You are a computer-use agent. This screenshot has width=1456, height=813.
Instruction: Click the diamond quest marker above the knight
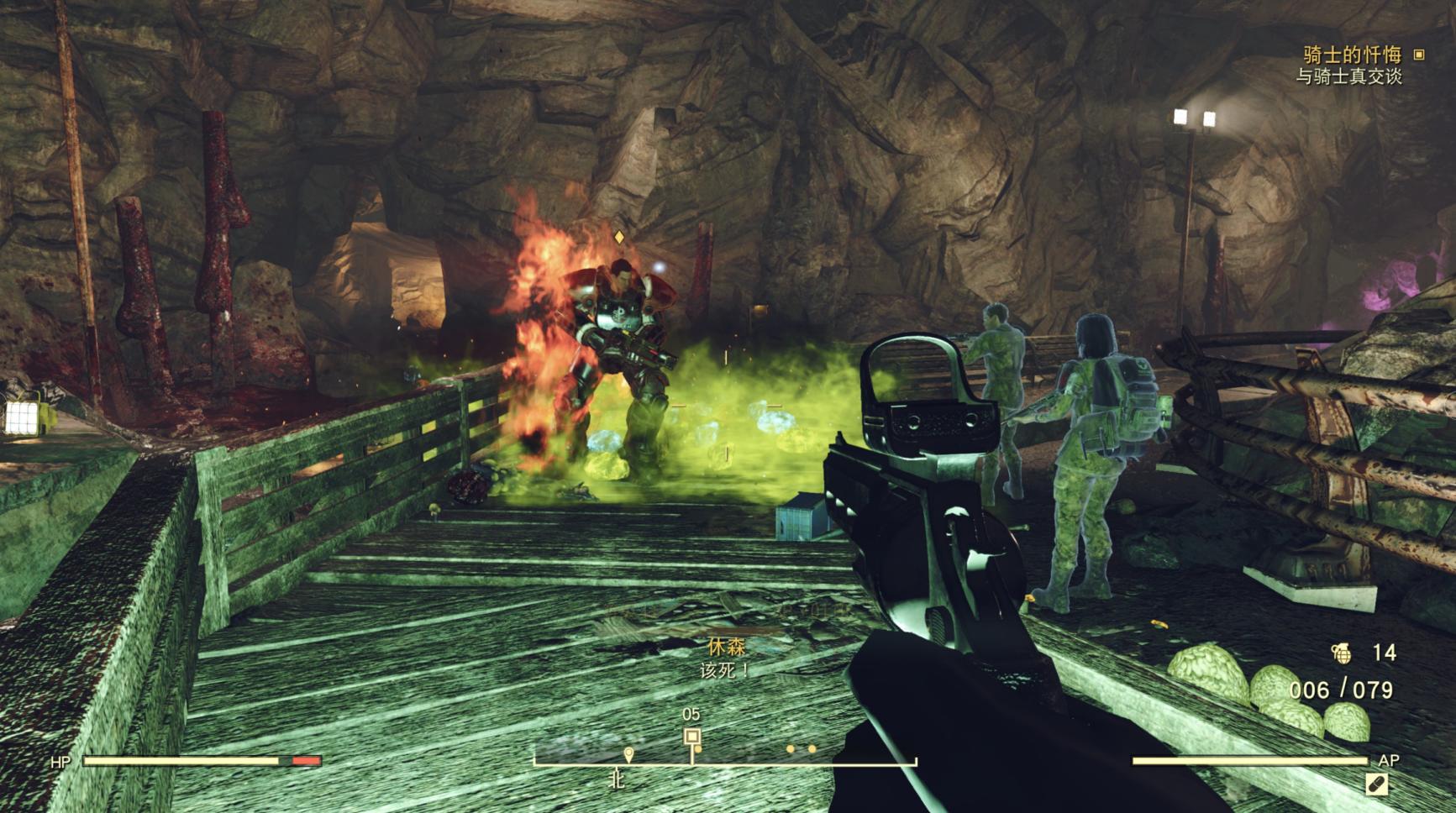[619, 238]
